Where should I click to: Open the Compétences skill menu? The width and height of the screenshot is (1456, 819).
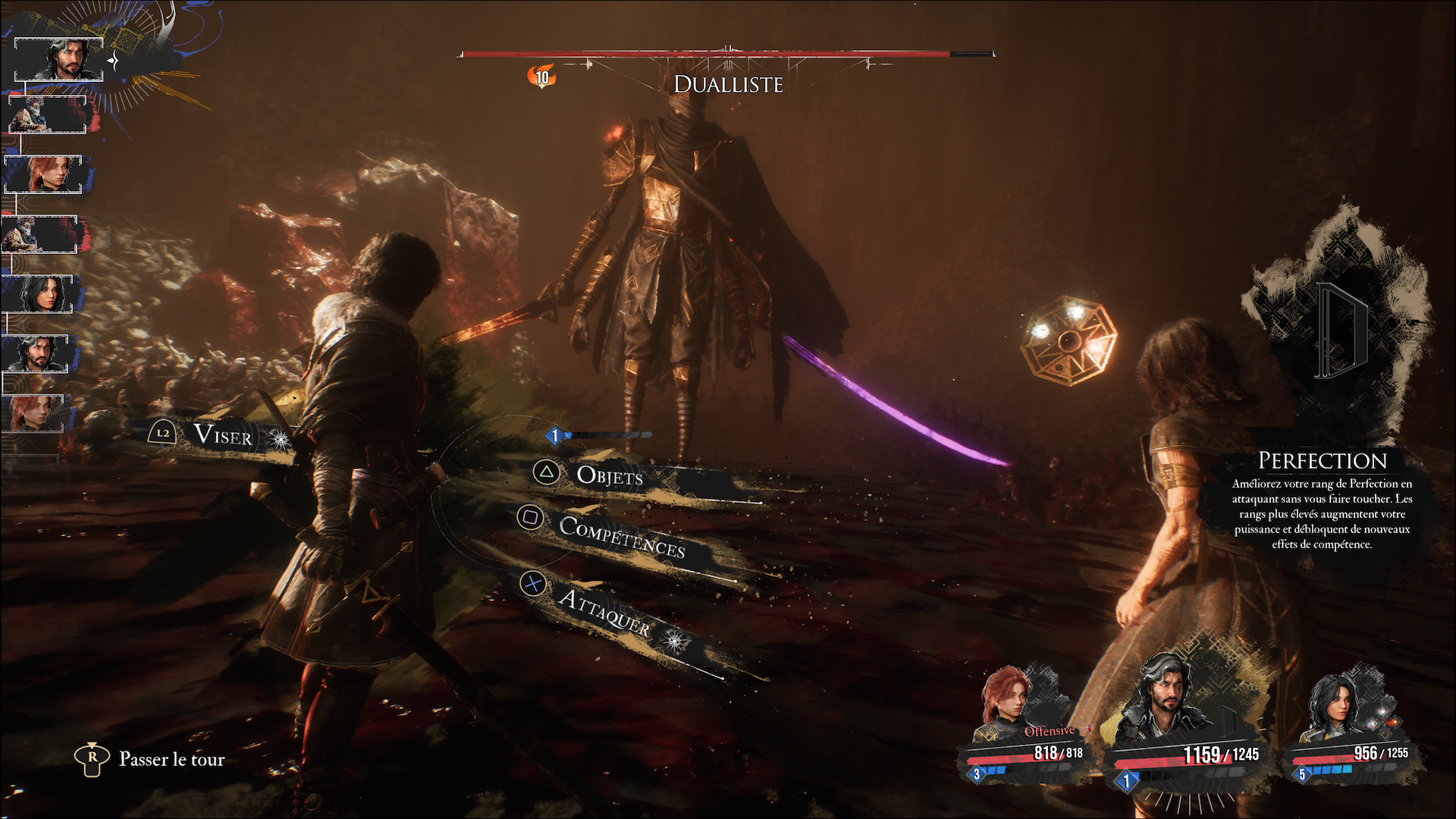(x=621, y=537)
